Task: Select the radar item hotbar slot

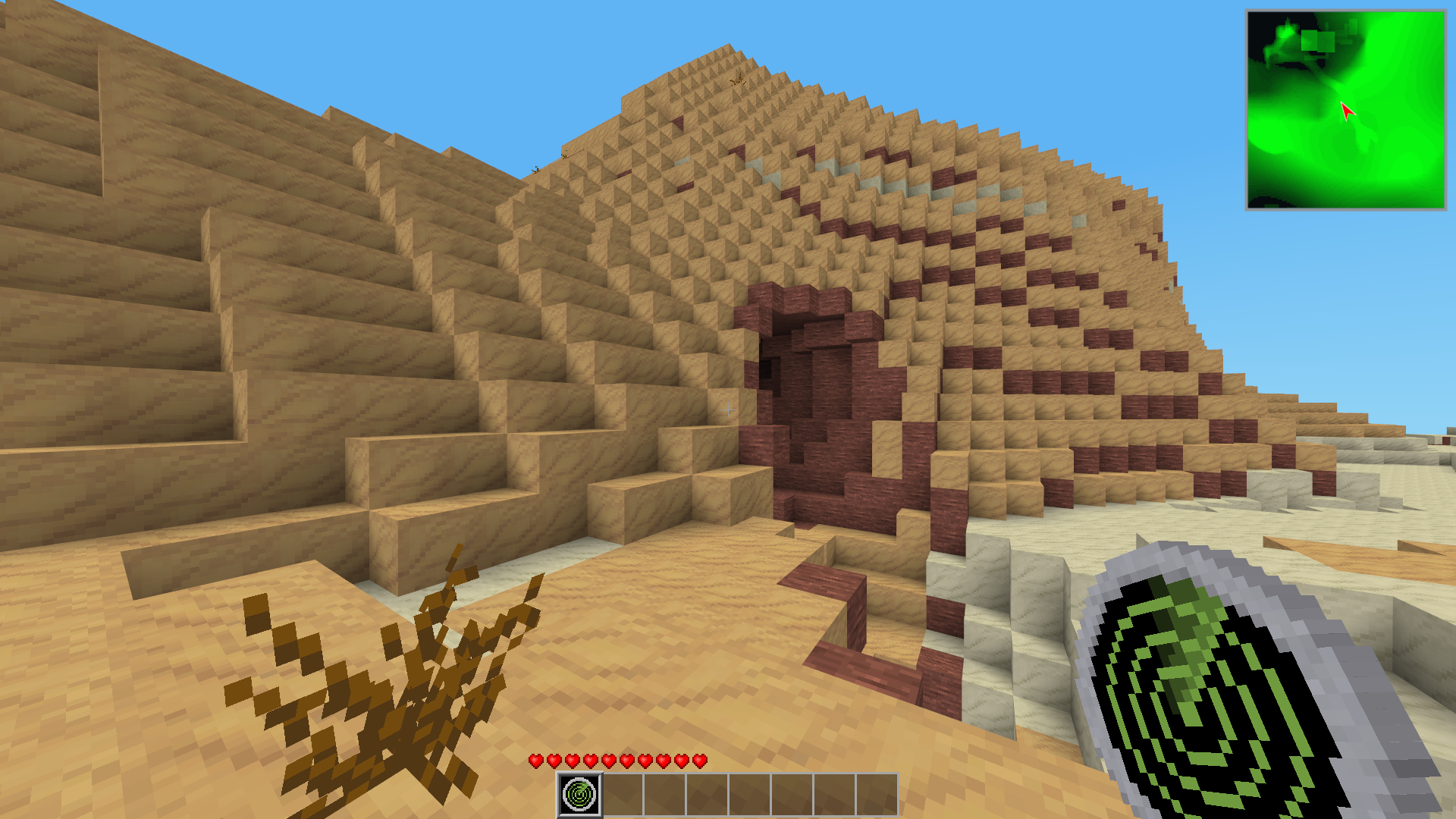Action: [580, 795]
